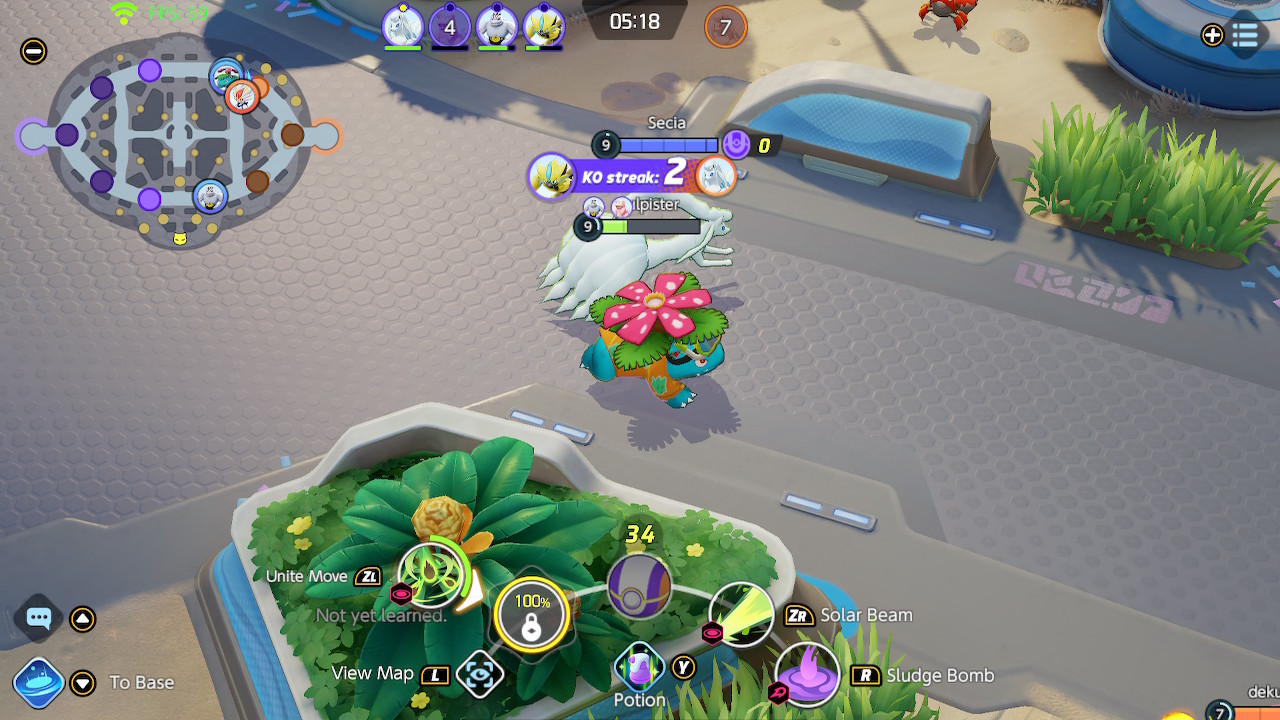Image resolution: width=1280 pixels, height=720 pixels.
Task: Activate the Solar Beam move icon
Action: coord(741,613)
